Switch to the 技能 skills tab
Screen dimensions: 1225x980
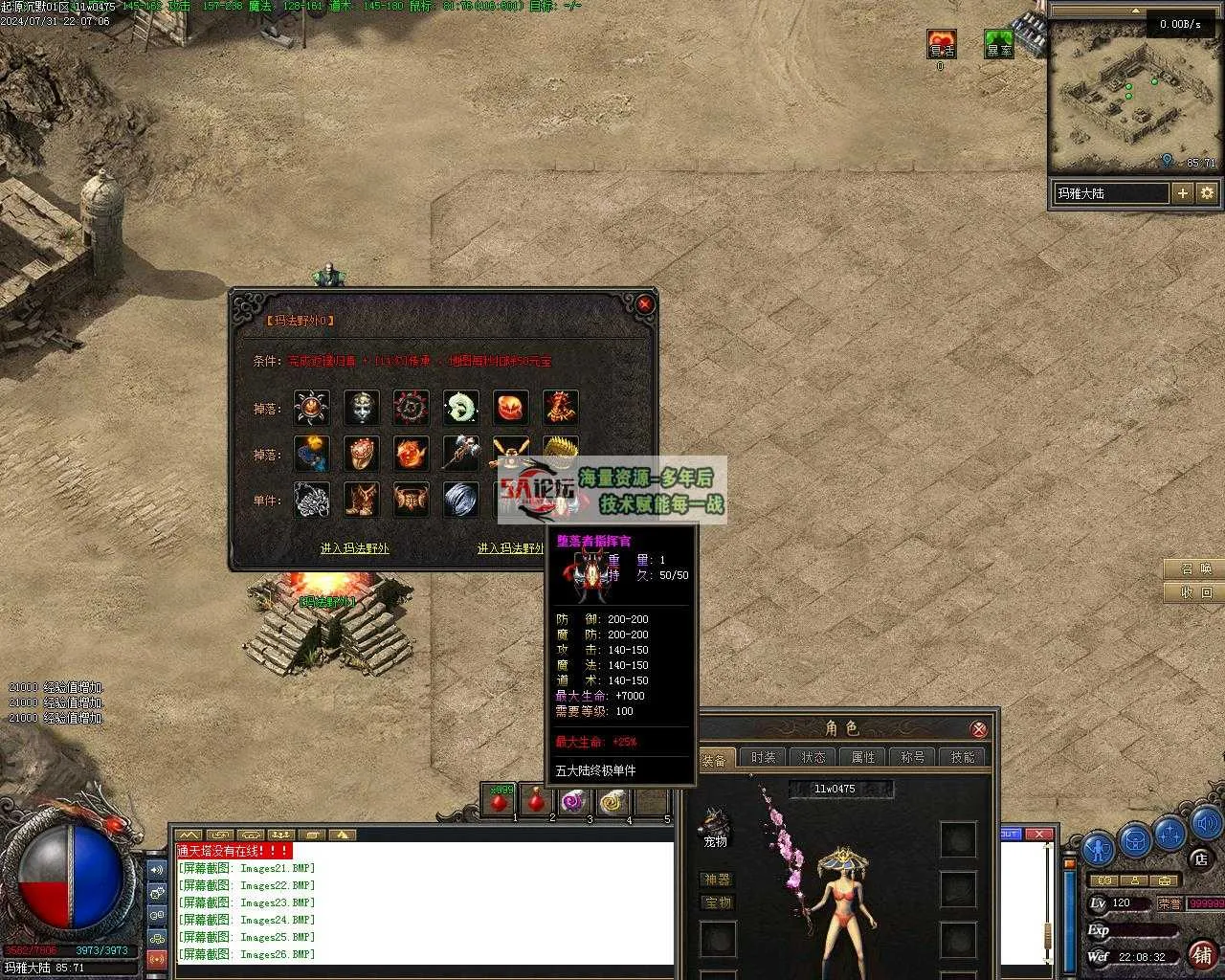[x=963, y=757]
